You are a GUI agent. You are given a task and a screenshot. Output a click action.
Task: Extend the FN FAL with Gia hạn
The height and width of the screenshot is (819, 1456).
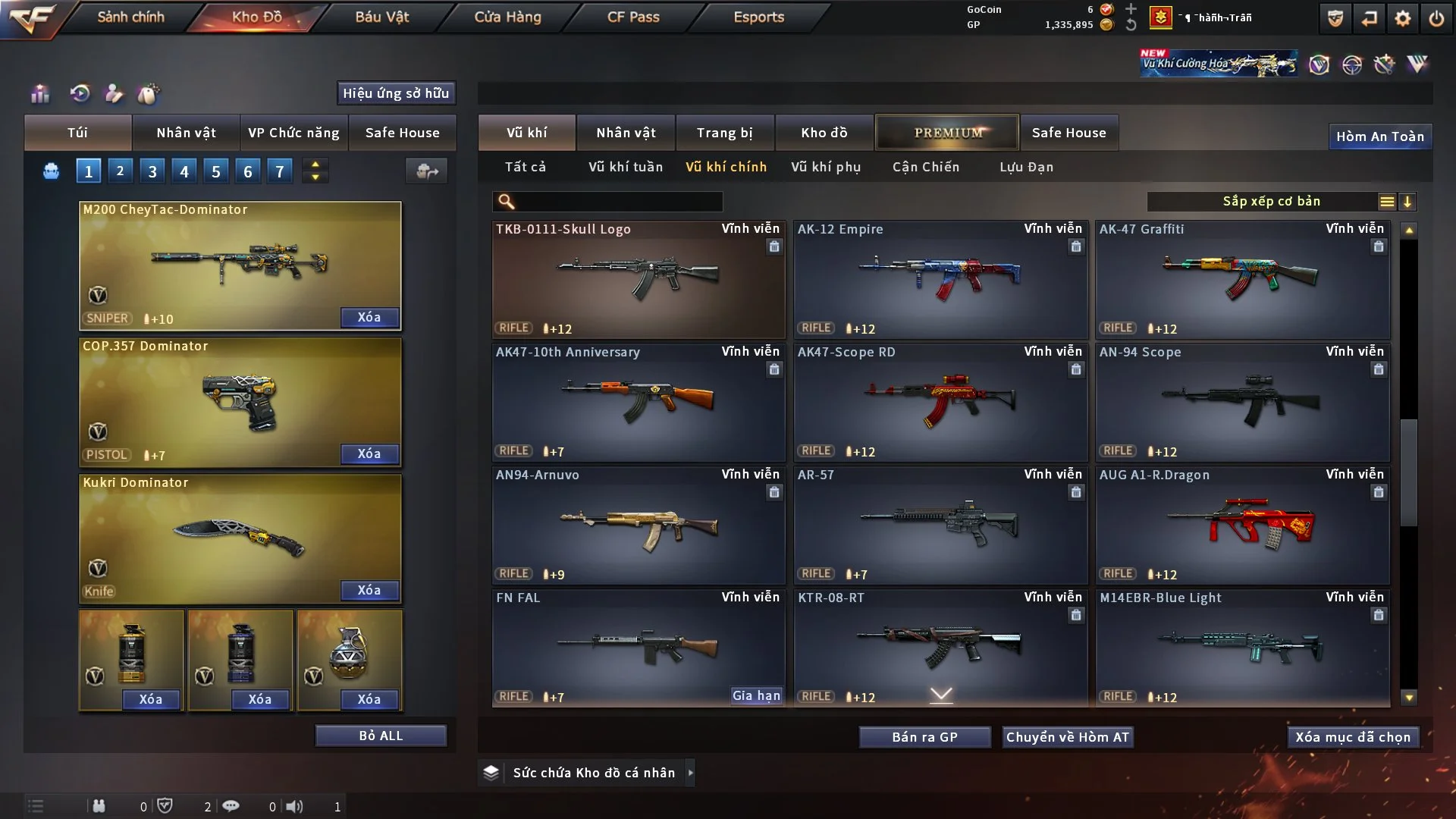tap(756, 695)
